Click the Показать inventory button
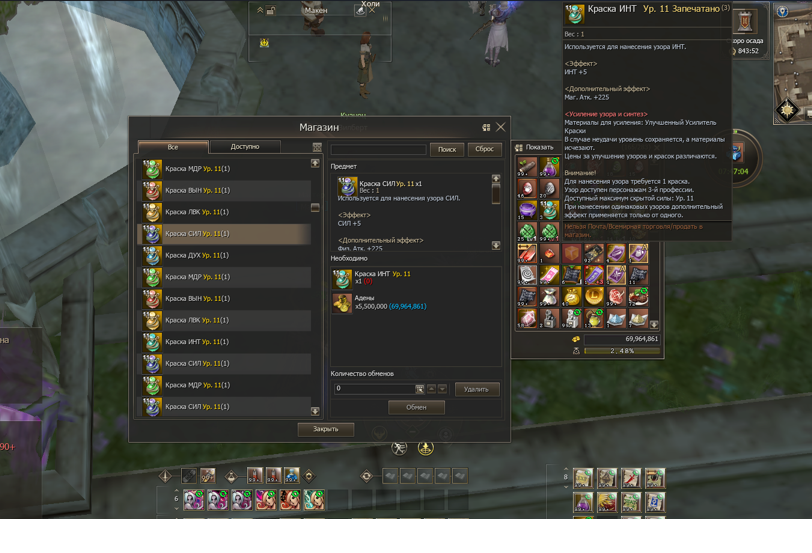 point(534,147)
